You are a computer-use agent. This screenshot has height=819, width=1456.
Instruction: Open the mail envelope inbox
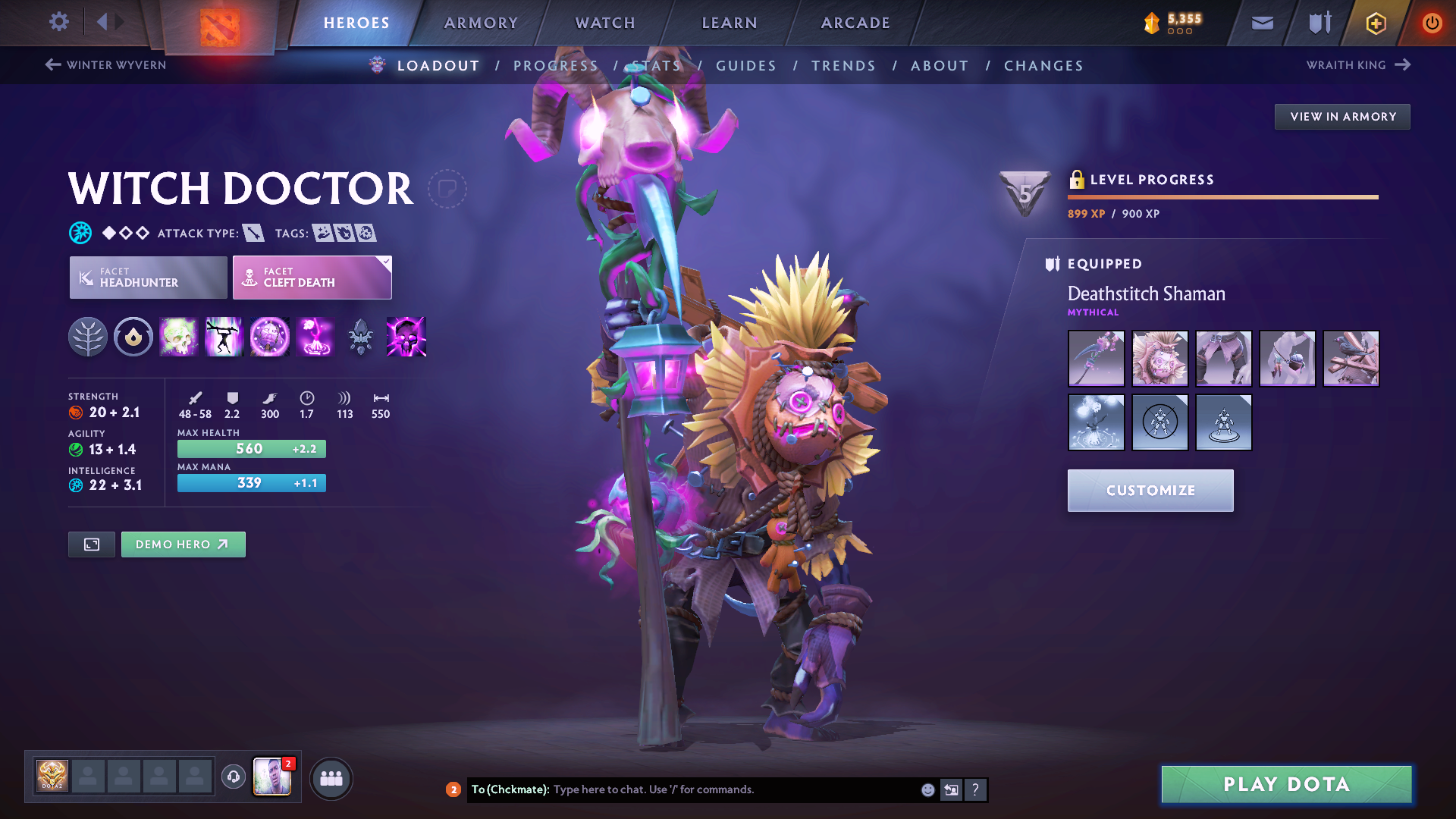click(x=1263, y=23)
